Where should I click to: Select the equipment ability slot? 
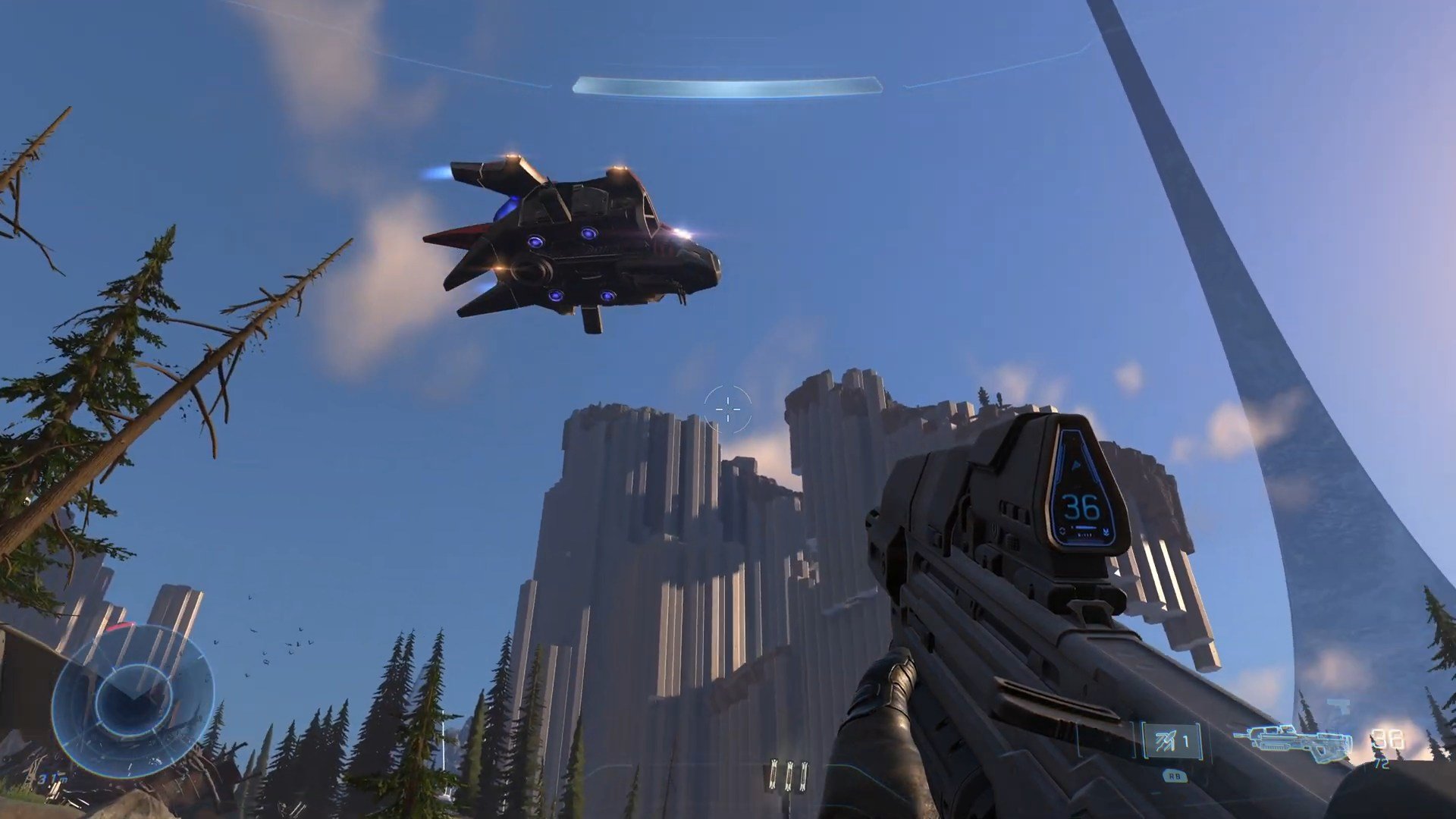1172,741
